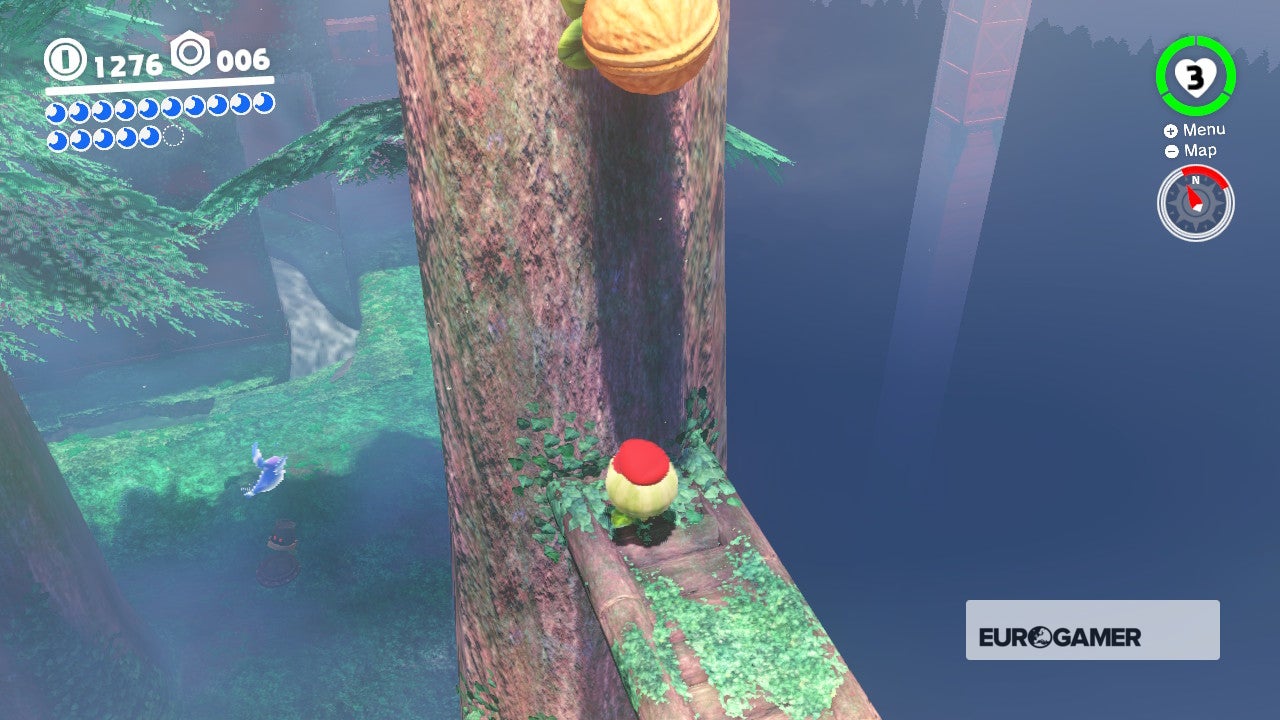
Task: Expand the compass dial widget
Action: tap(1194, 203)
